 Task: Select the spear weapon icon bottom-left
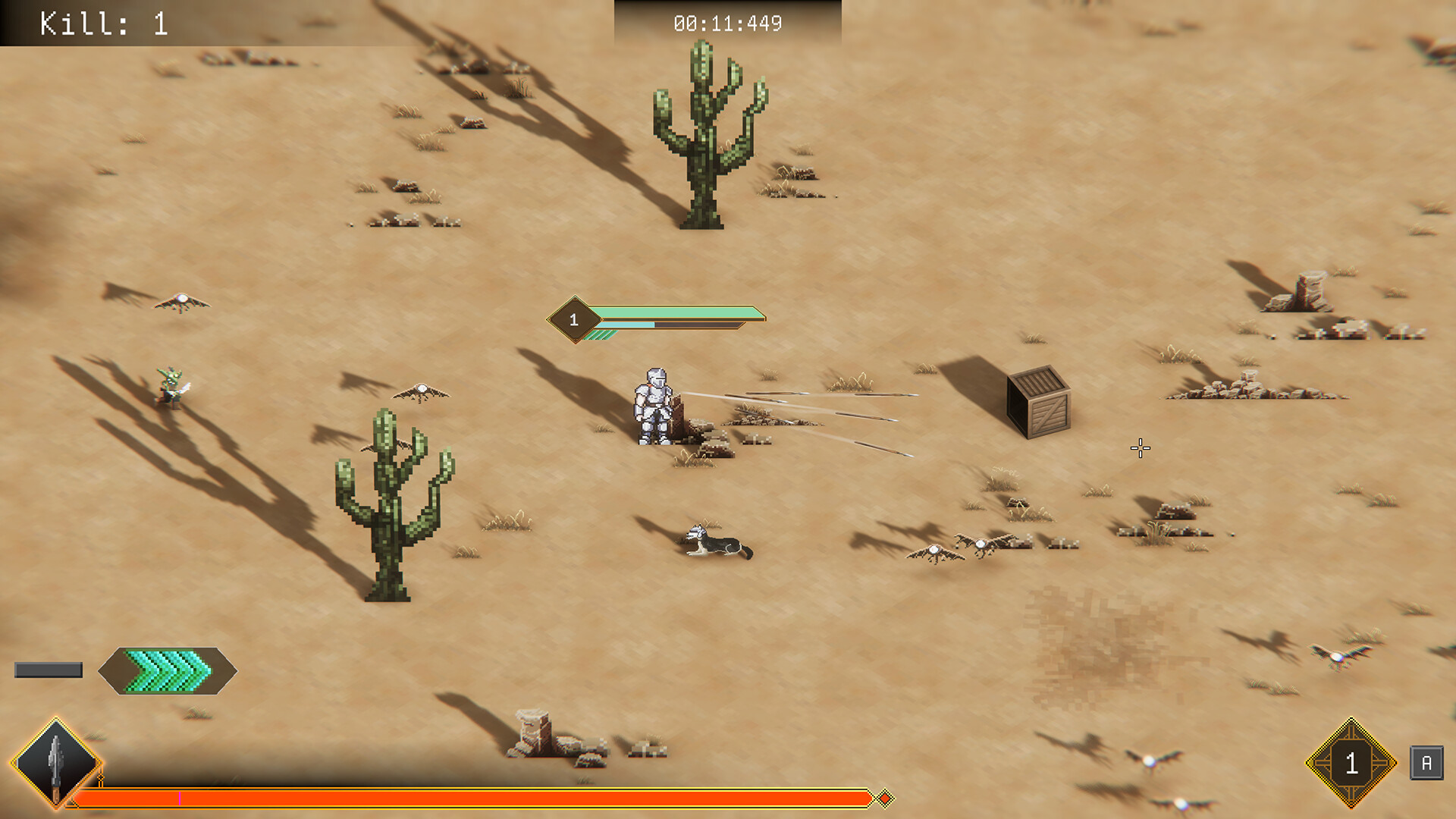pyautogui.click(x=55, y=762)
